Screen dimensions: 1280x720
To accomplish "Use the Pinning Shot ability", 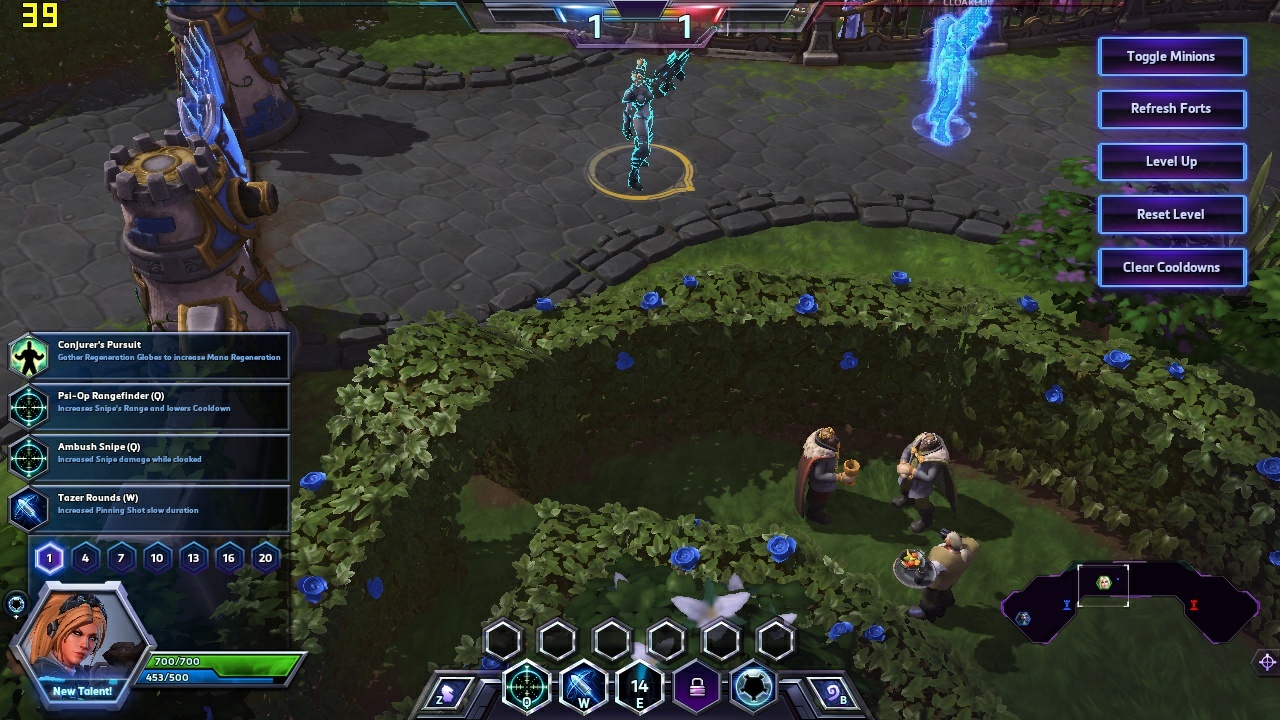I will [582, 687].
